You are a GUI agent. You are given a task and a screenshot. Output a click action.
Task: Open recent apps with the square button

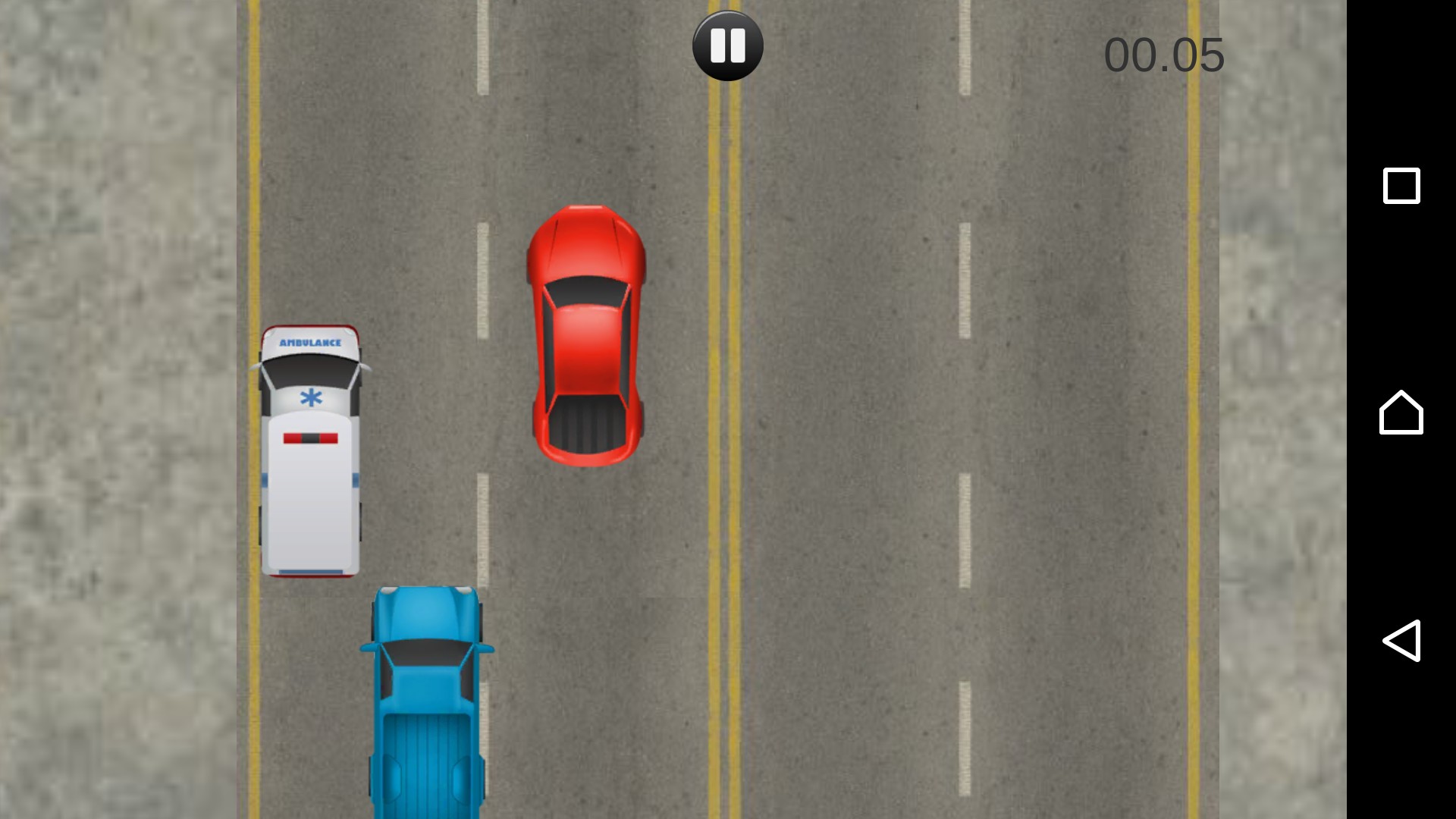(1401, 186)
